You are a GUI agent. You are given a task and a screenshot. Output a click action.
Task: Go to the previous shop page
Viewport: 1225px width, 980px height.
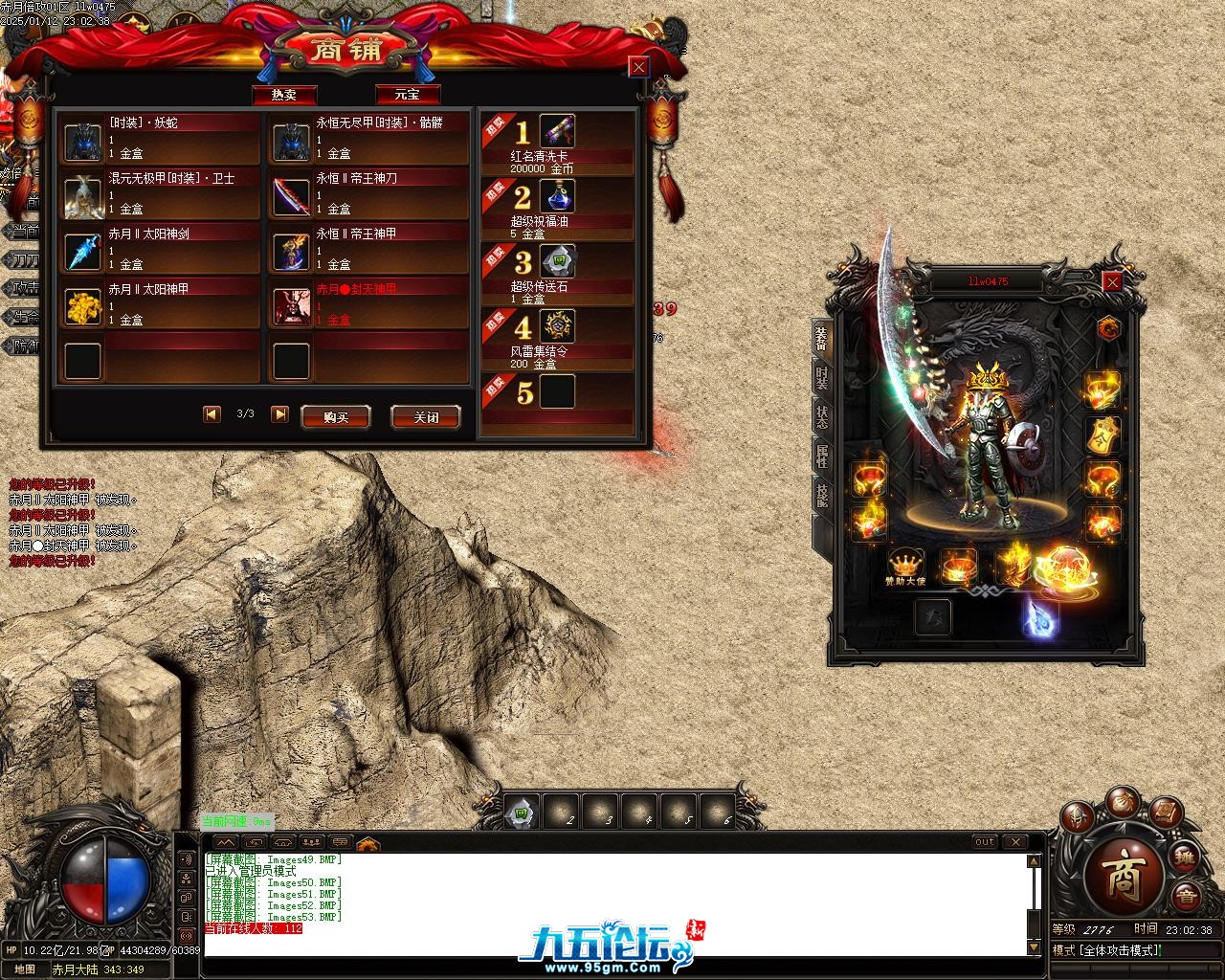tap(212, 413)
